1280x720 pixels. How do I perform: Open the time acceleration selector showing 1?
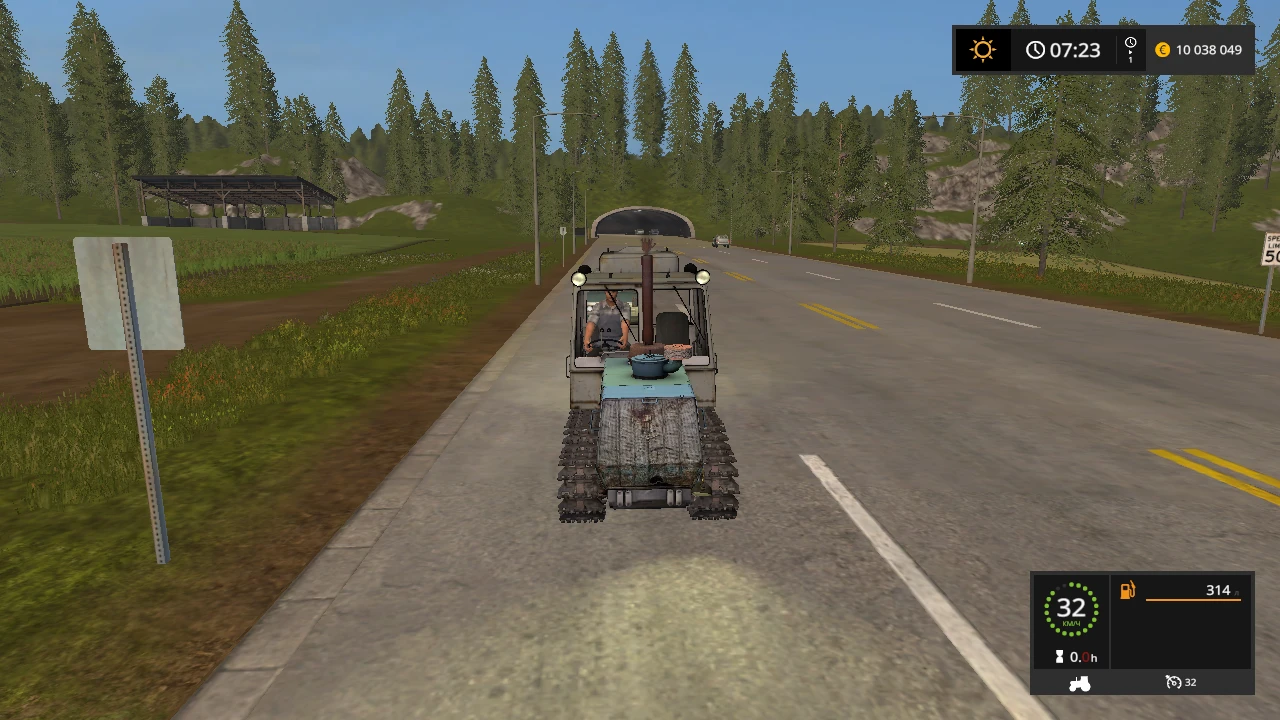point(1130,50)
